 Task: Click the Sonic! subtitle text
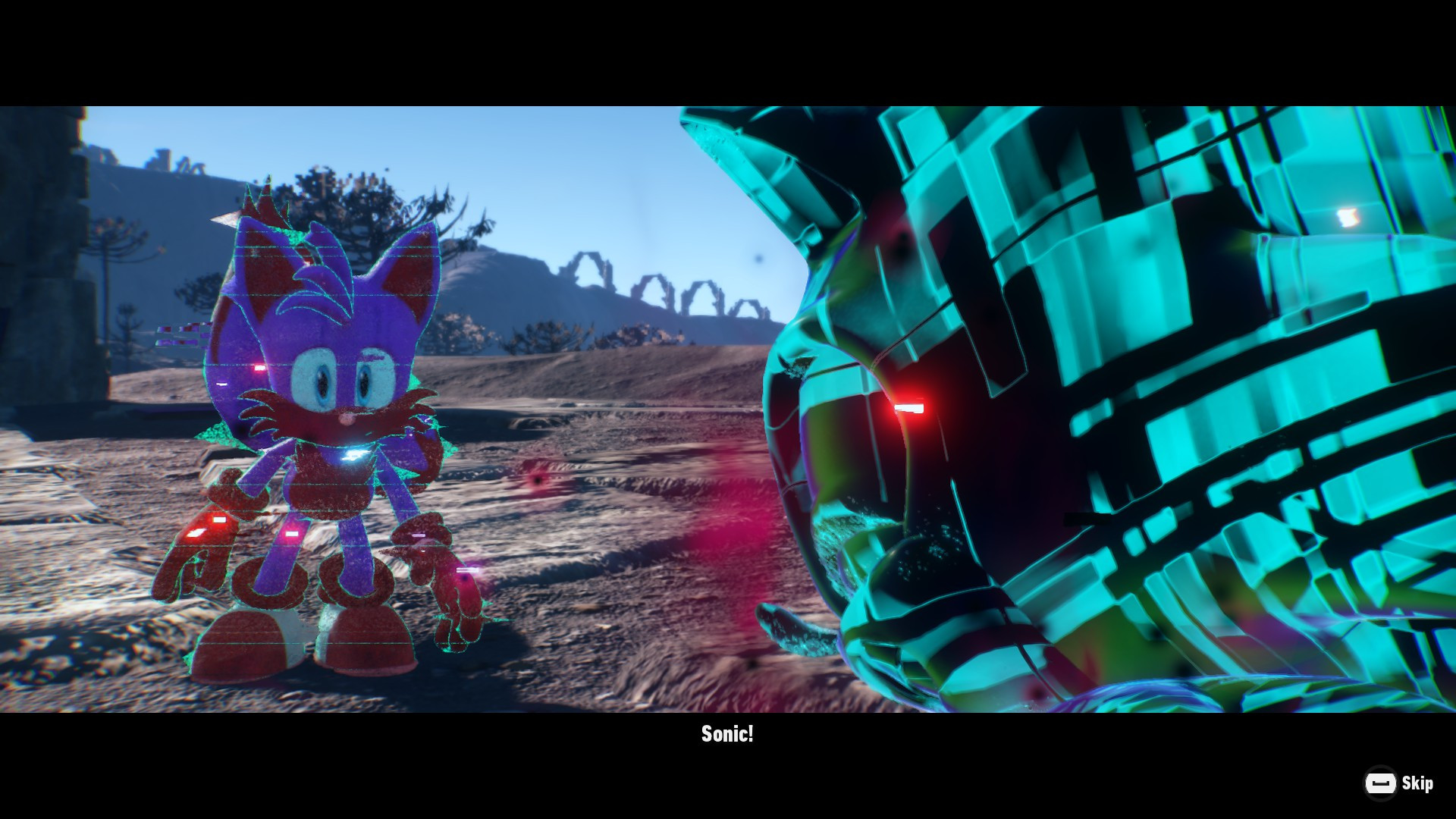click(x=727, y=734)
